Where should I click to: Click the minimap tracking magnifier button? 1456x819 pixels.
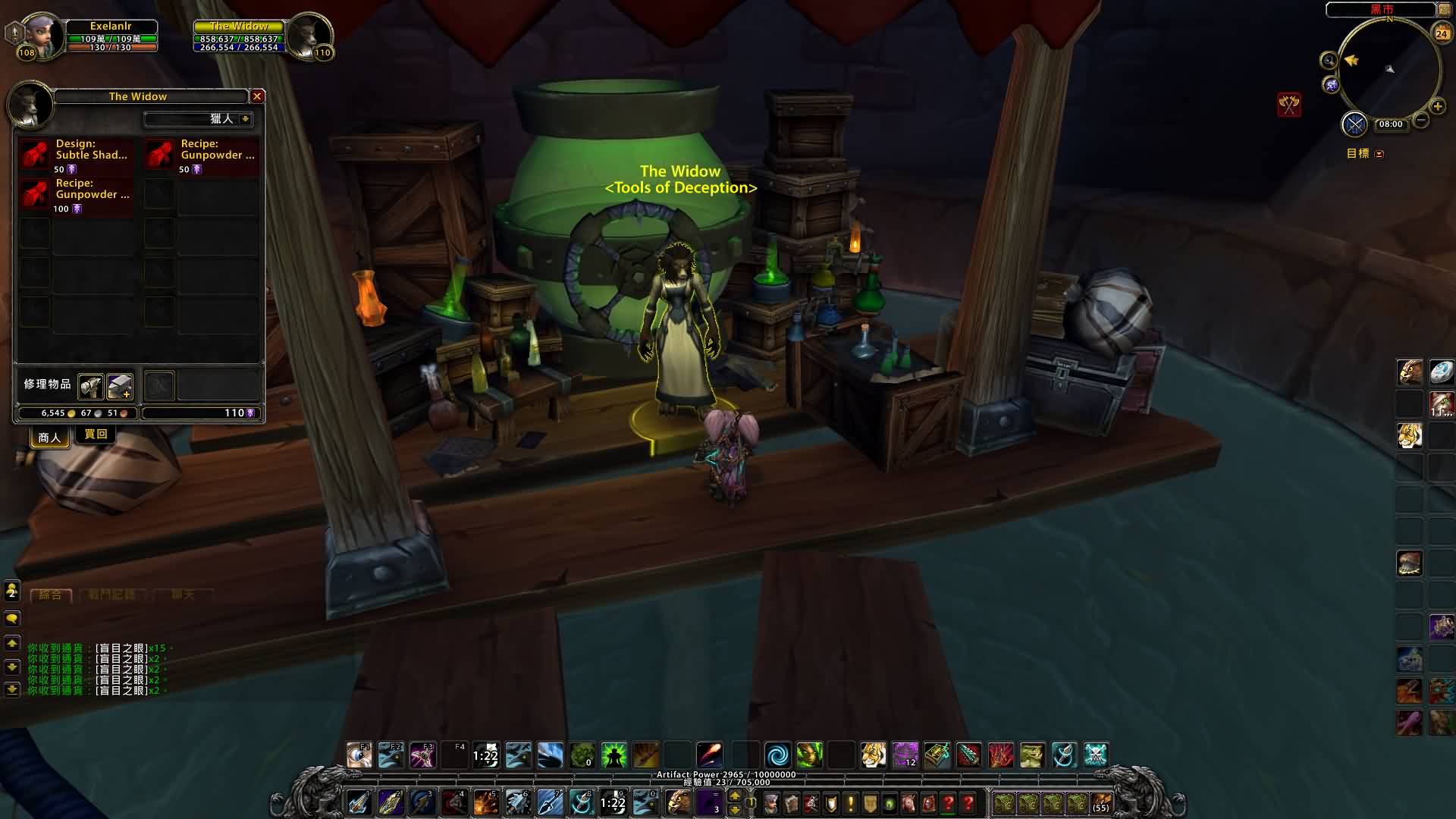(x=1329, y=61)
